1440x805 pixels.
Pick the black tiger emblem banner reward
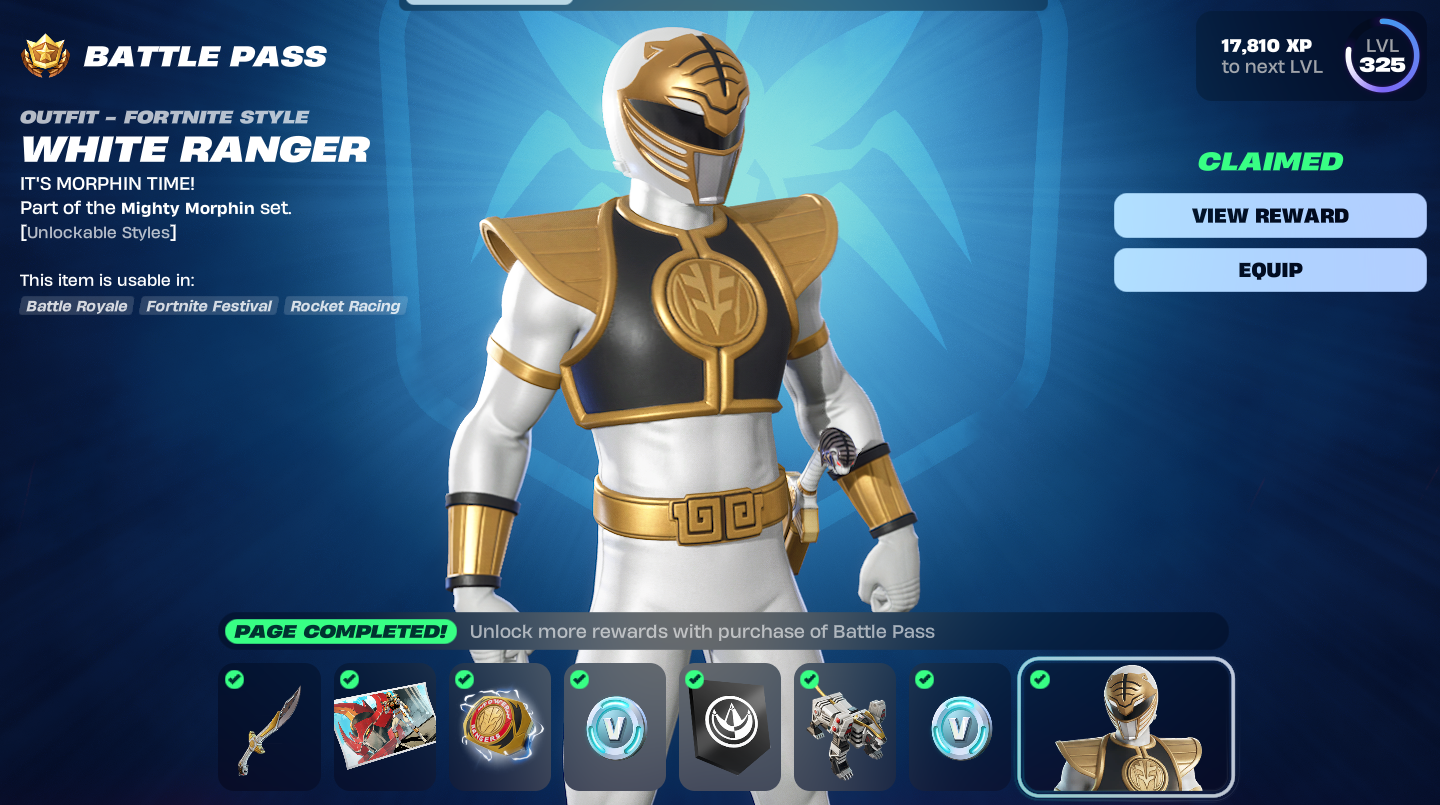pos(729,727)
